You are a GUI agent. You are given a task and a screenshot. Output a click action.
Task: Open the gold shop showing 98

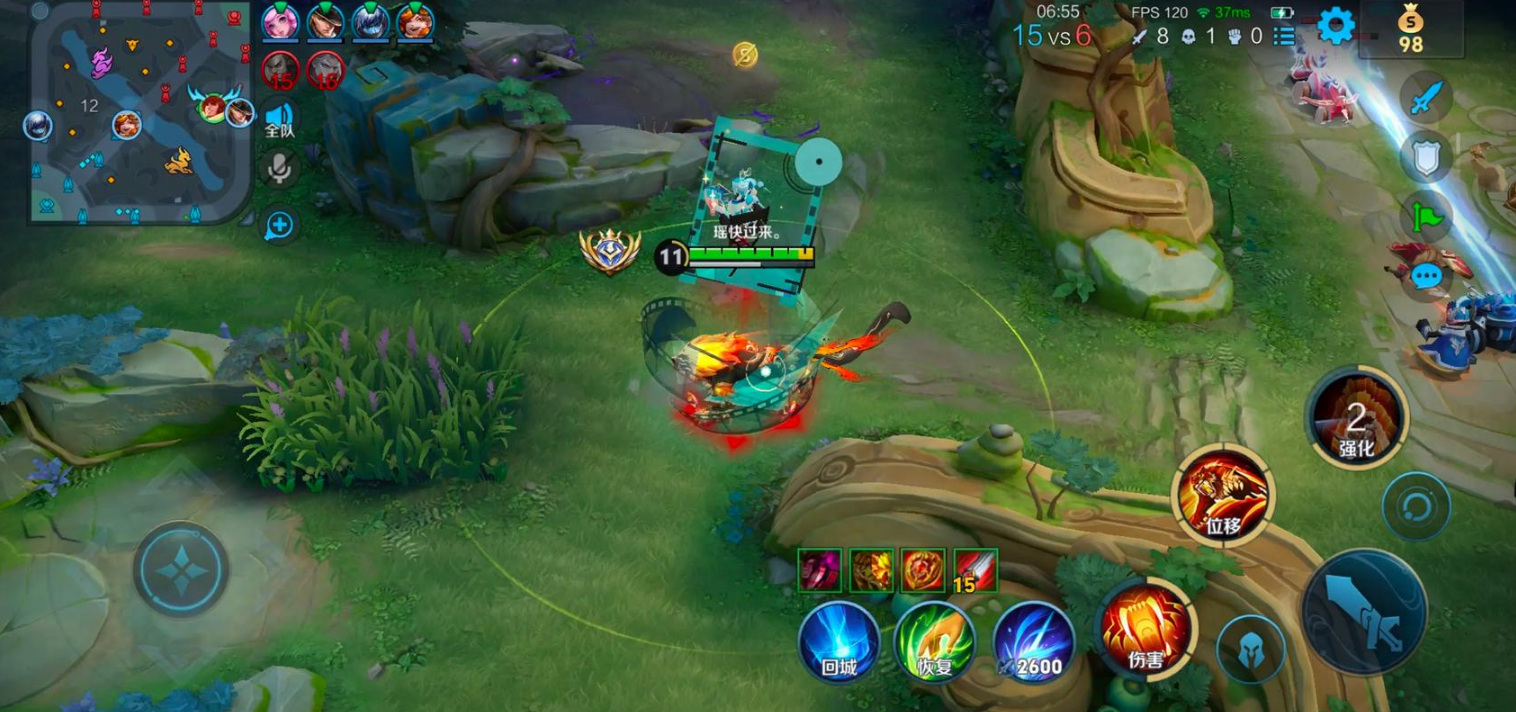pos(1410,29)
